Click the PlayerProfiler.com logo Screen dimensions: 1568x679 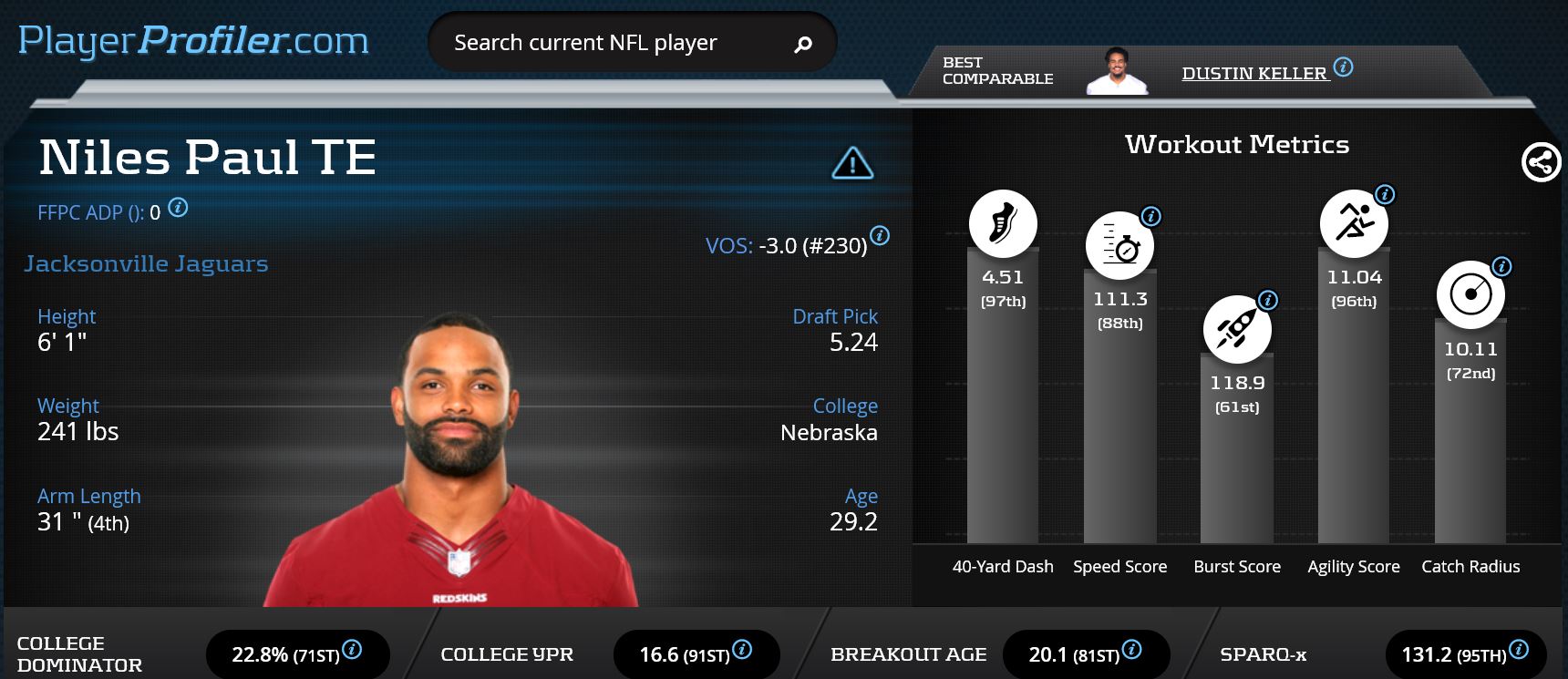[x=193, y=41]
